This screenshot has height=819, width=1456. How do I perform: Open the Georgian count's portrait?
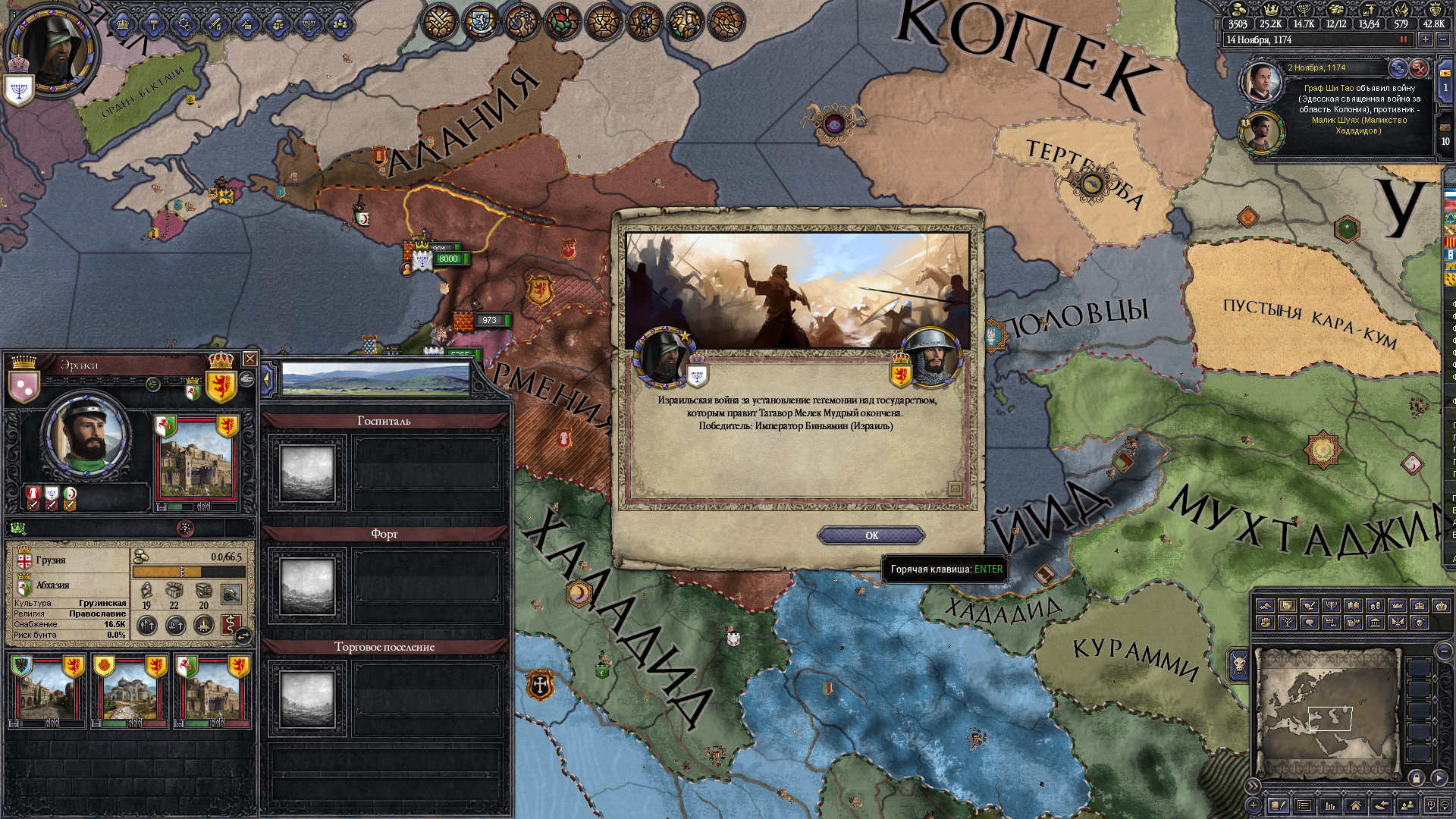(86, 436)
